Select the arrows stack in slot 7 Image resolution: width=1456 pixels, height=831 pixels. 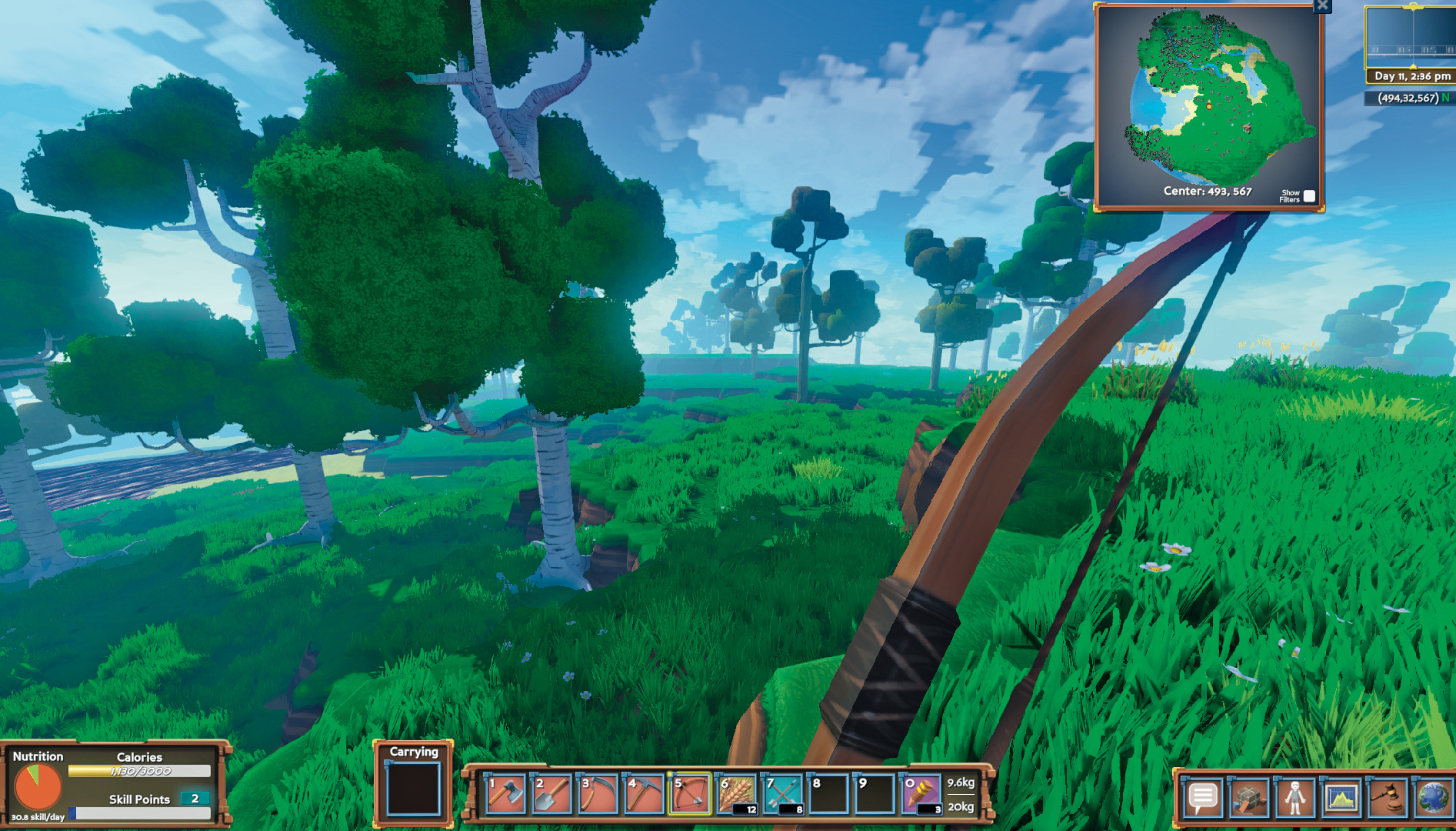click(782, 794)
